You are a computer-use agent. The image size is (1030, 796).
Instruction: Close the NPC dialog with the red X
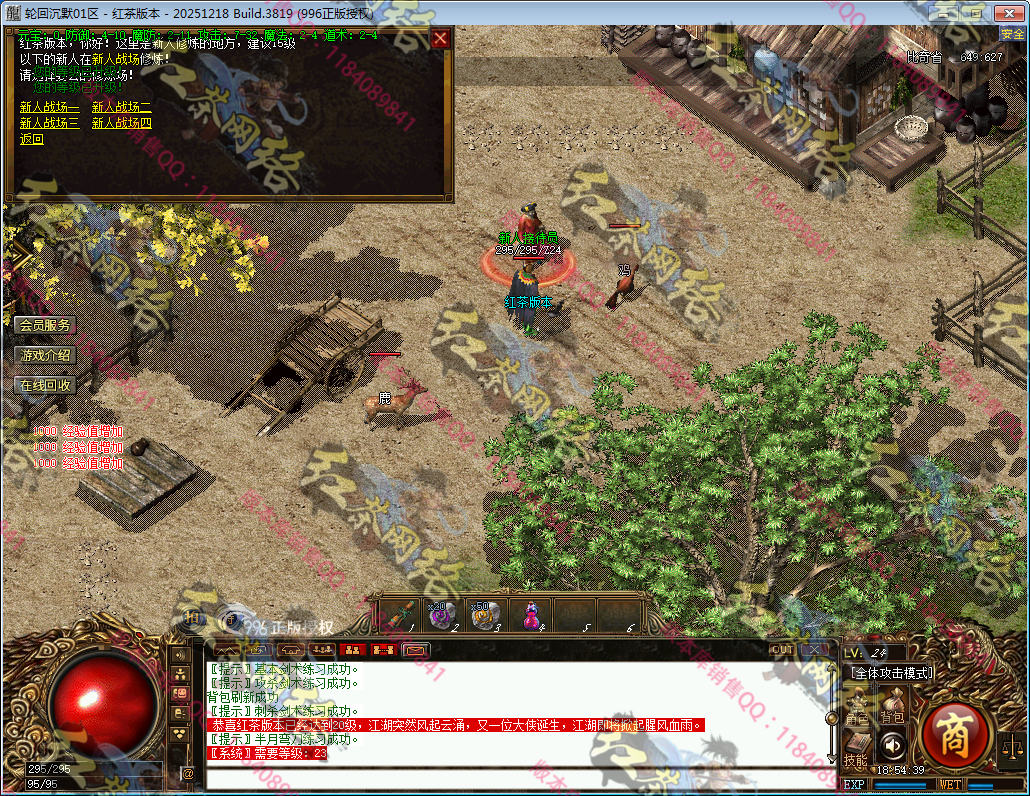click(440, 39)
